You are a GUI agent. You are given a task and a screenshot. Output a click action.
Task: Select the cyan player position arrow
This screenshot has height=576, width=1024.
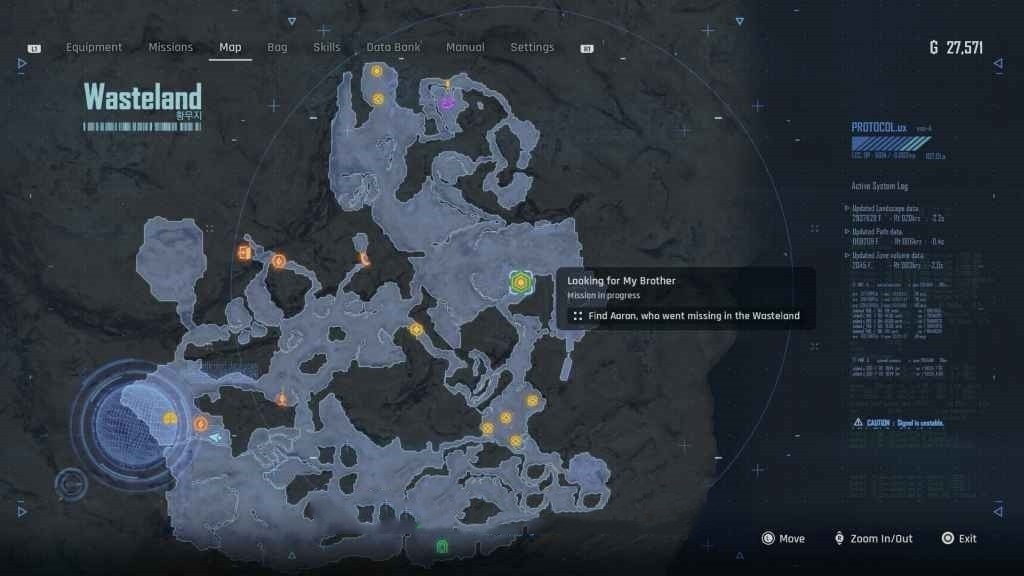click(216, 437)
